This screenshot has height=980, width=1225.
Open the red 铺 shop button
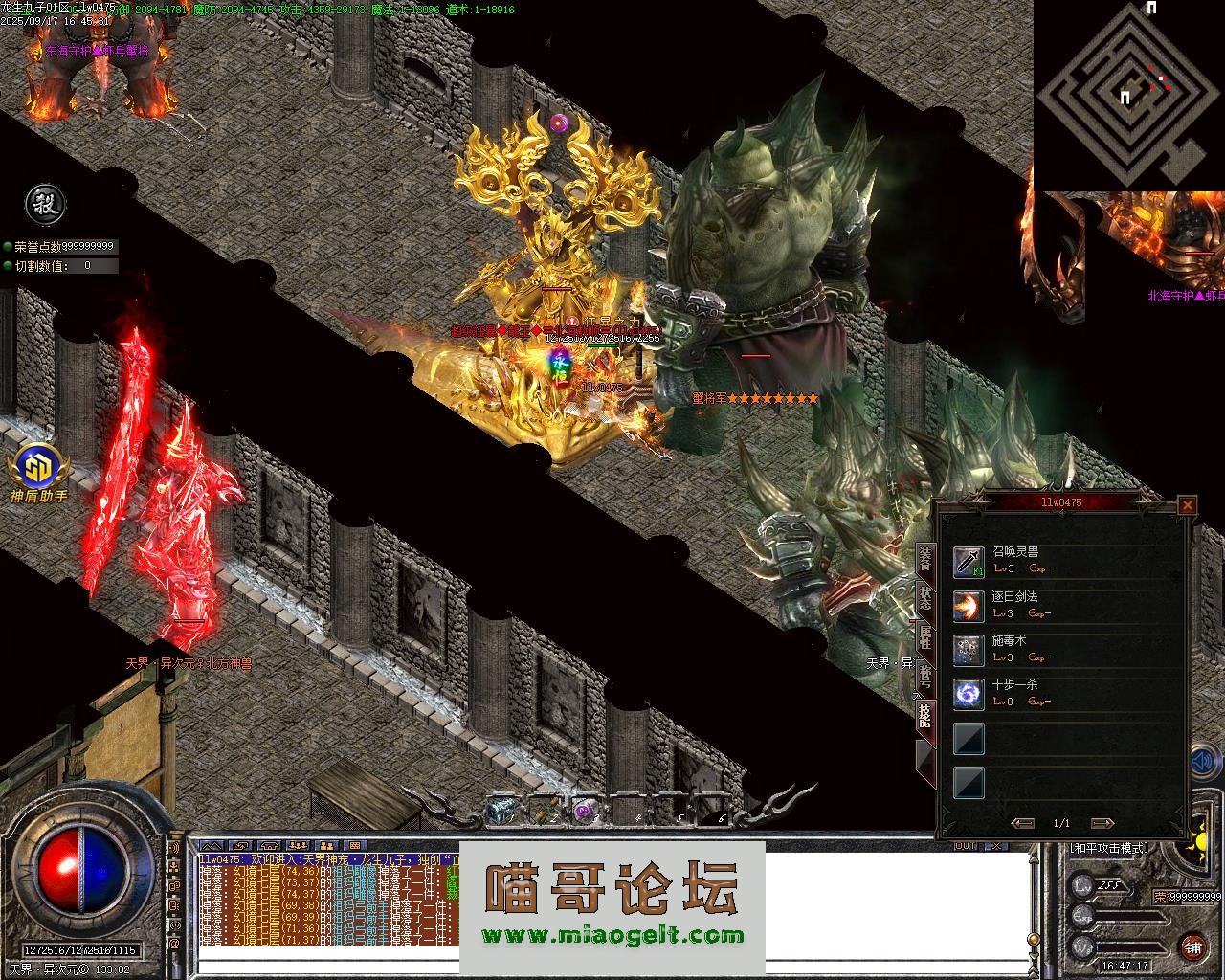[x=1192, y=947]
